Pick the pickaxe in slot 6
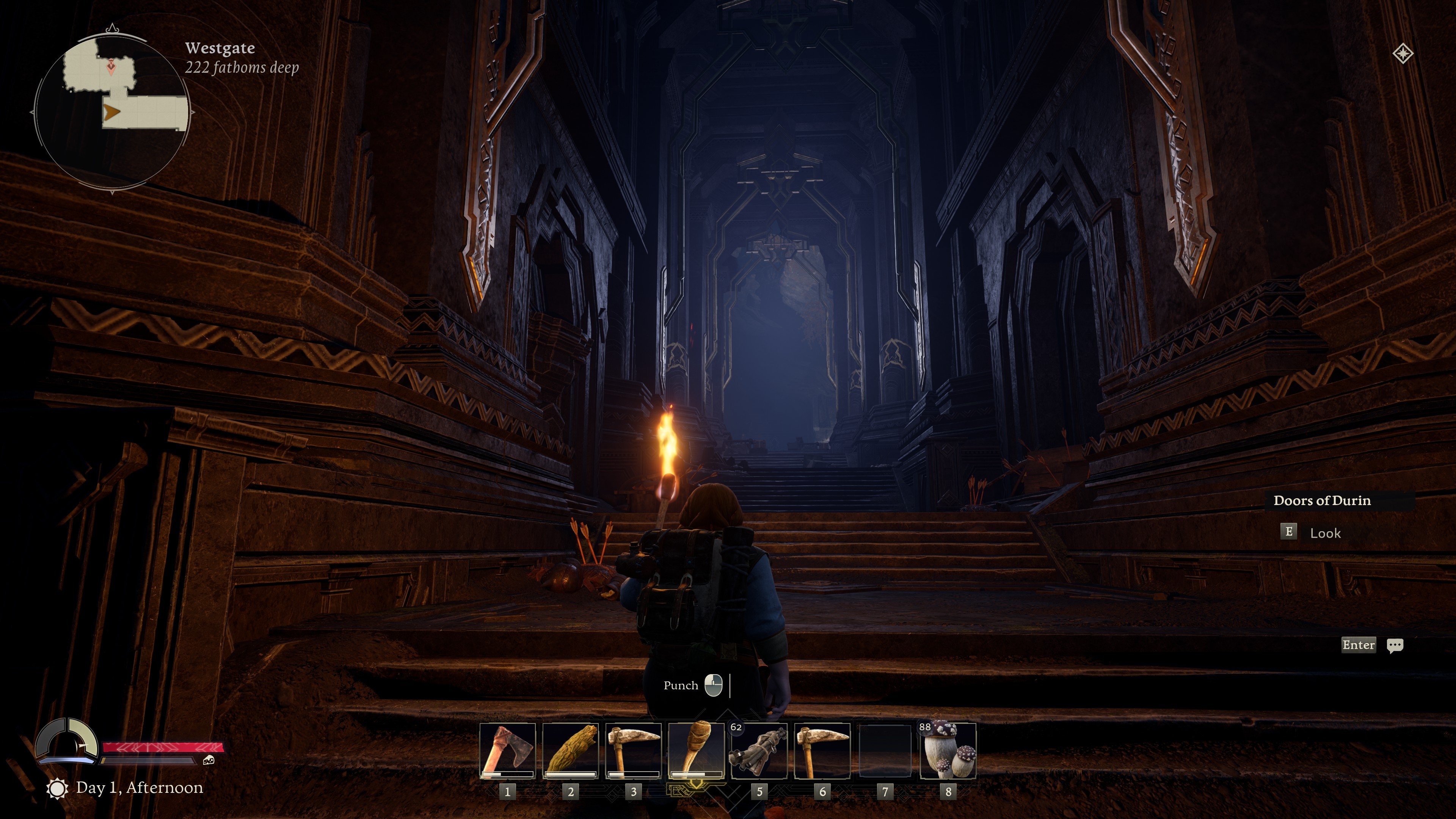The height and width of the screenshot is (819, 1456). [822, 751]
